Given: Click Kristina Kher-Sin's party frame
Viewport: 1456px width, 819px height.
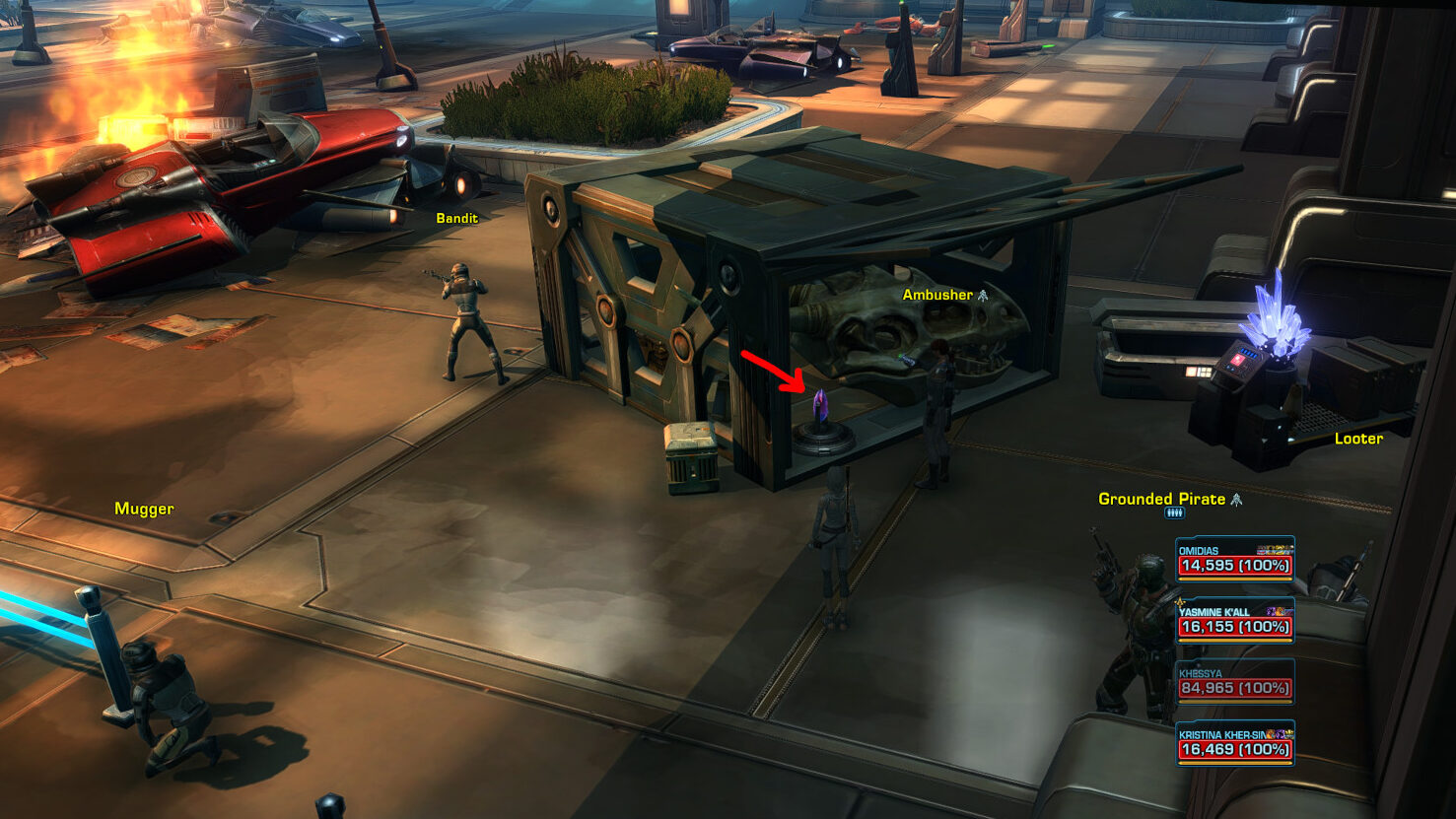Looking at the screenshot, I should coord(1234,743).
